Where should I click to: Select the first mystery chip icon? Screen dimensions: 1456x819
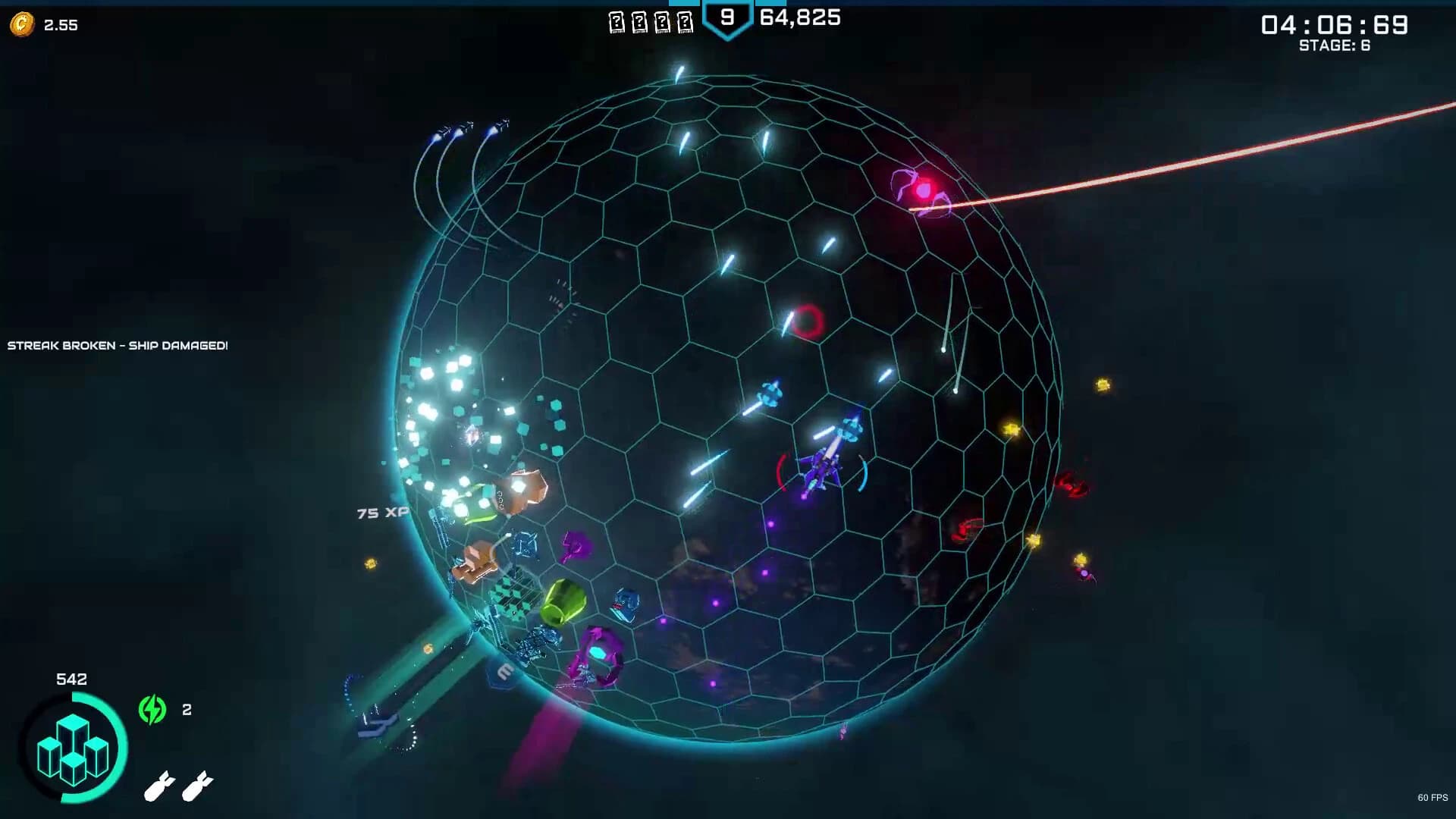click(x=616, y=20)
